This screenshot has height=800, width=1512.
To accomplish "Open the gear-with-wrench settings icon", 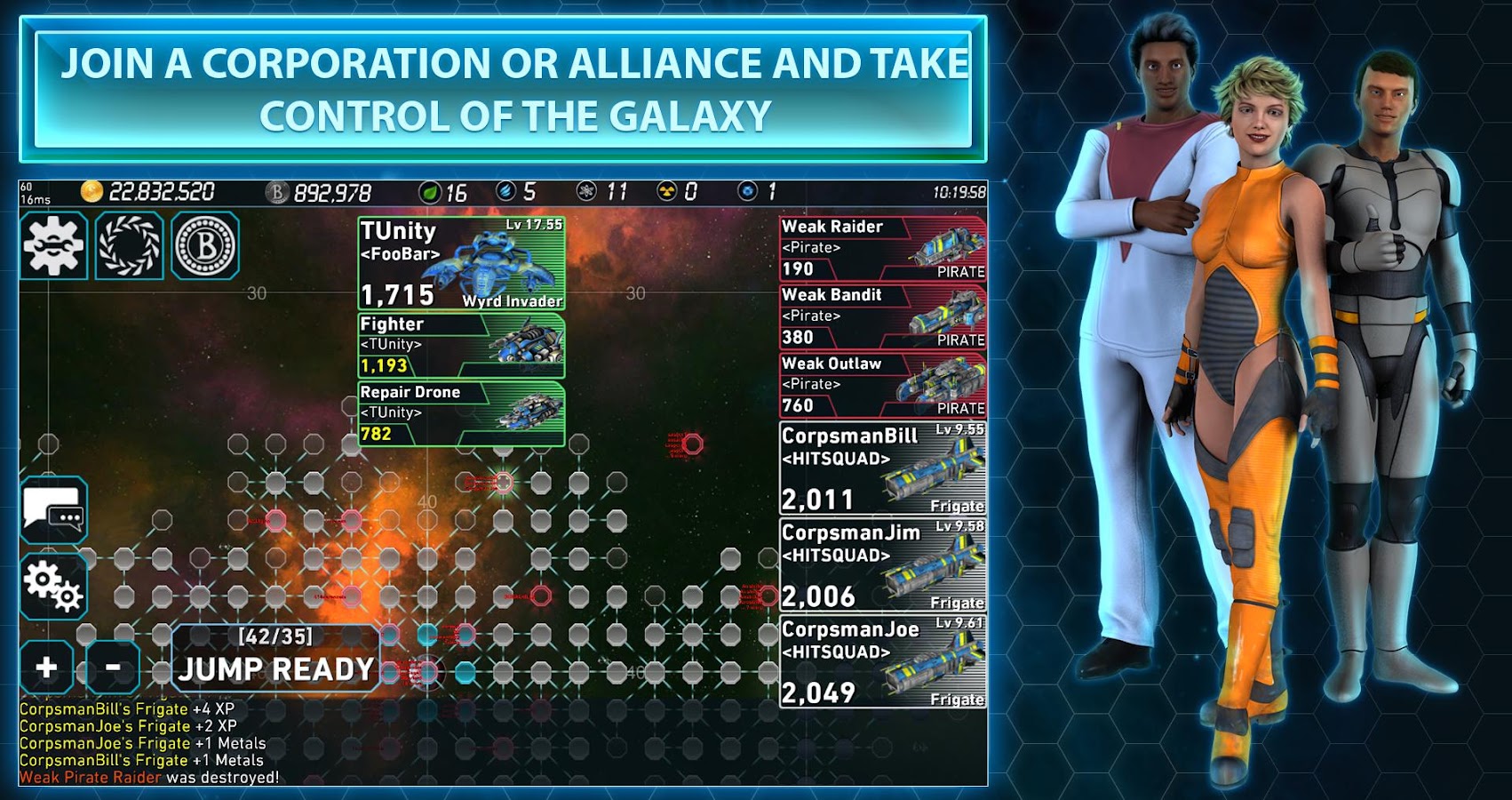I will point(53,245).
